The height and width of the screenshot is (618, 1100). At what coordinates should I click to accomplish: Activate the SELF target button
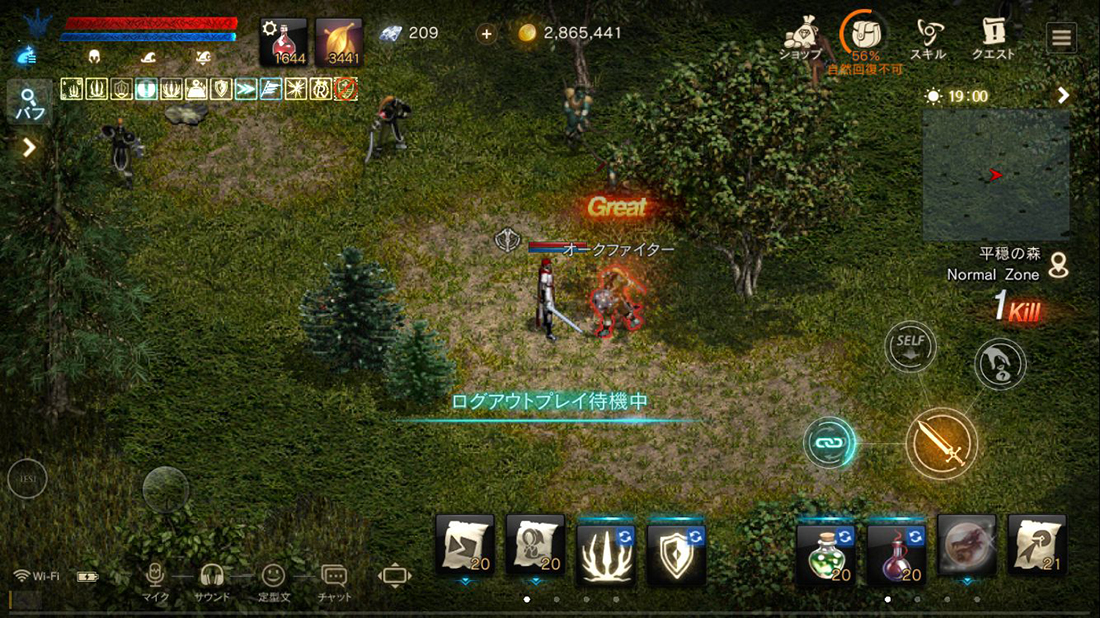910,346
